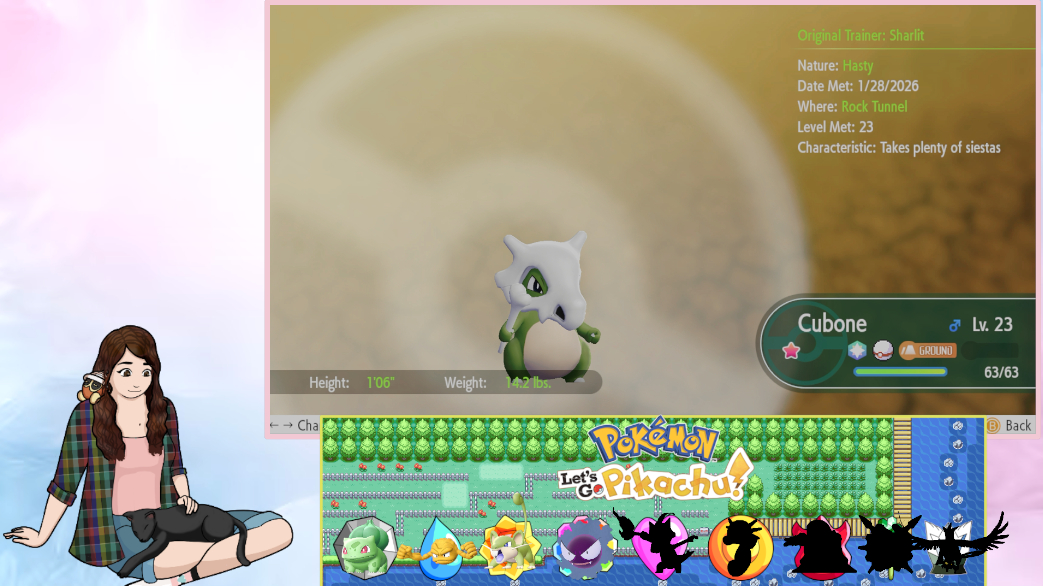Click the pink star marker beside Cubone
Image resolution: width=1043 pixels, height=586 pixels.
point(791,351)
